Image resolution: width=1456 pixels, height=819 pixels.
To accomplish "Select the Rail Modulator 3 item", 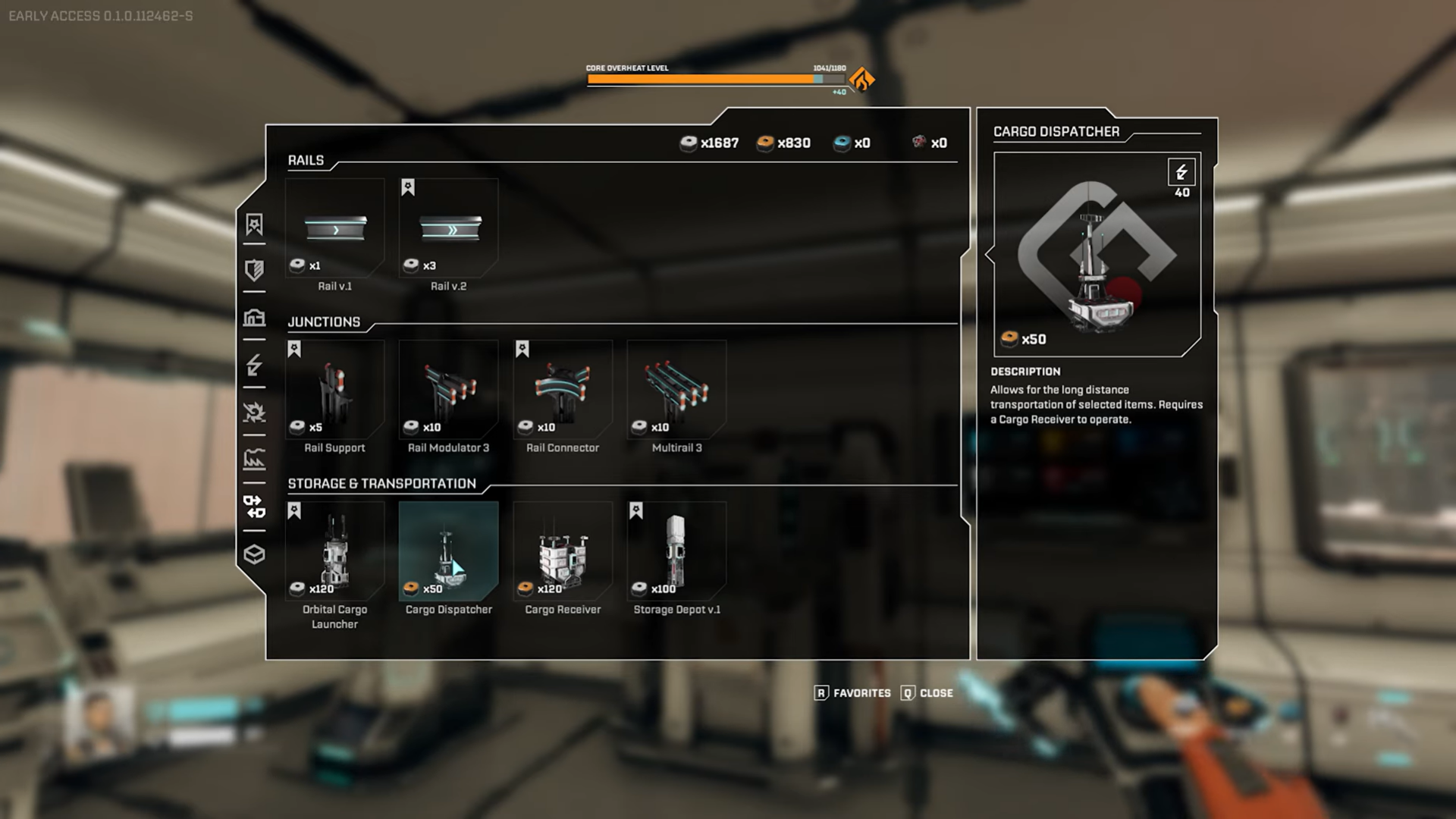I will coord(449,390).
